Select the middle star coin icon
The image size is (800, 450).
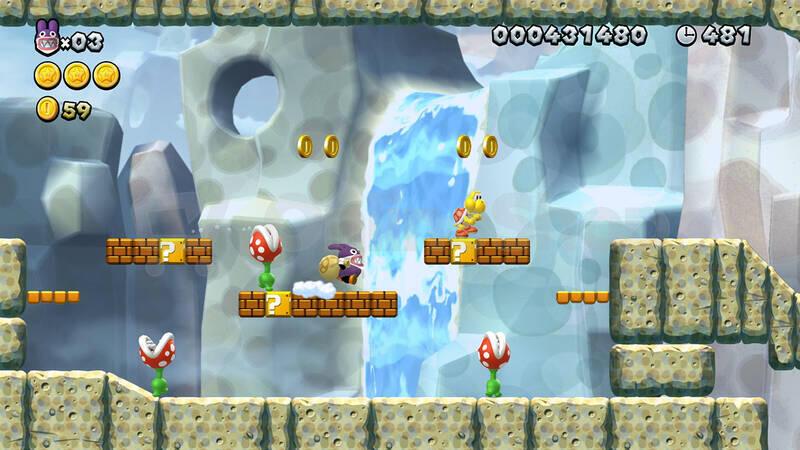tap(77, 75)
